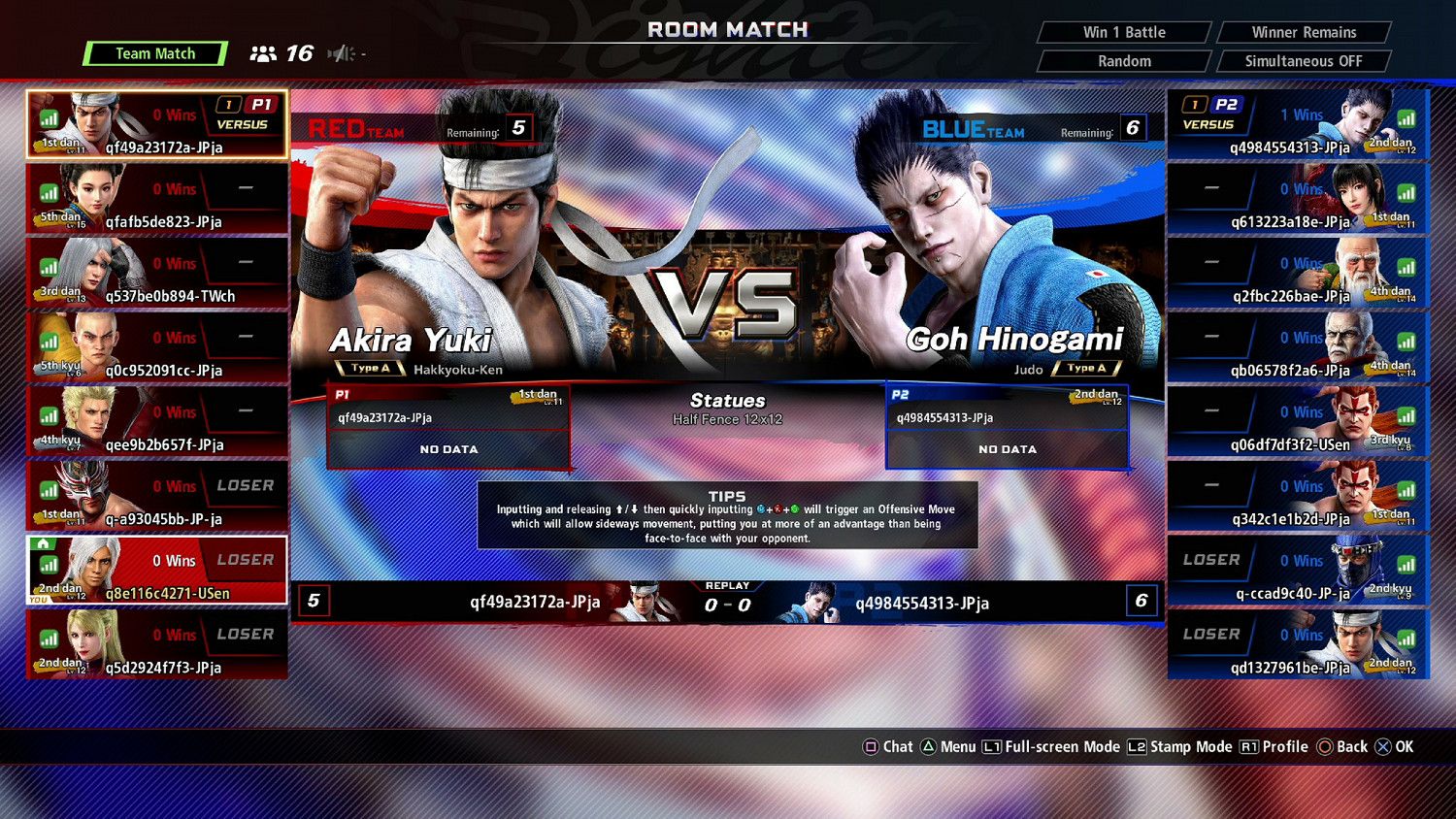Toggle the Simultaneous OFF option
Screen dimensions: 1456x819
1304,61
